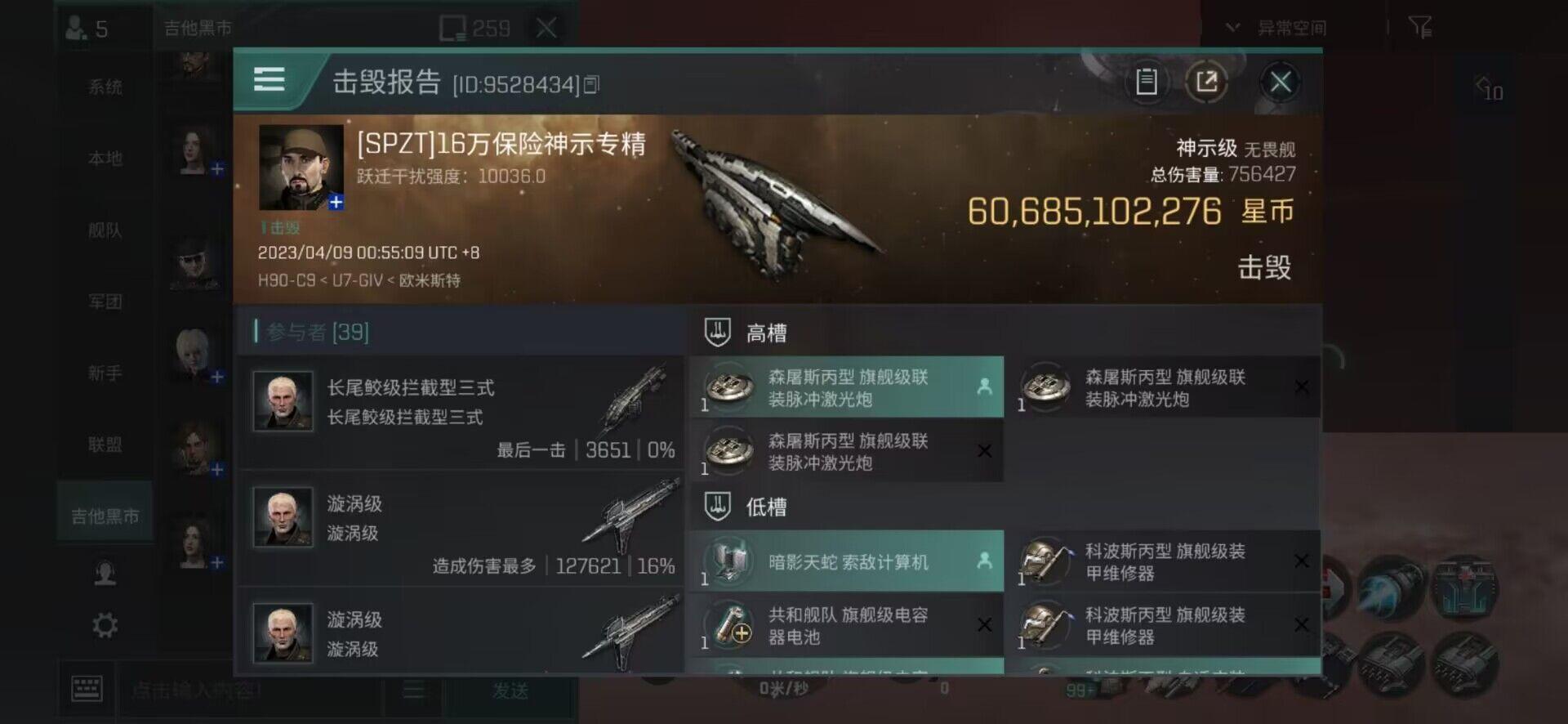Expand the 异常空间 dropdown chevron
1568x724 pixels.
click(x=1232, y=26)
